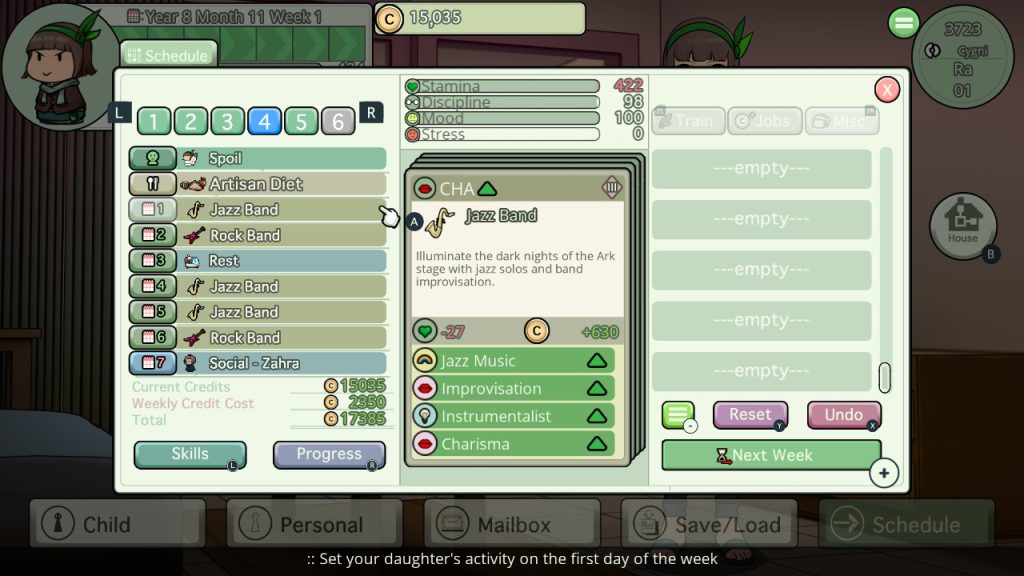Open the Skills view

190,455
